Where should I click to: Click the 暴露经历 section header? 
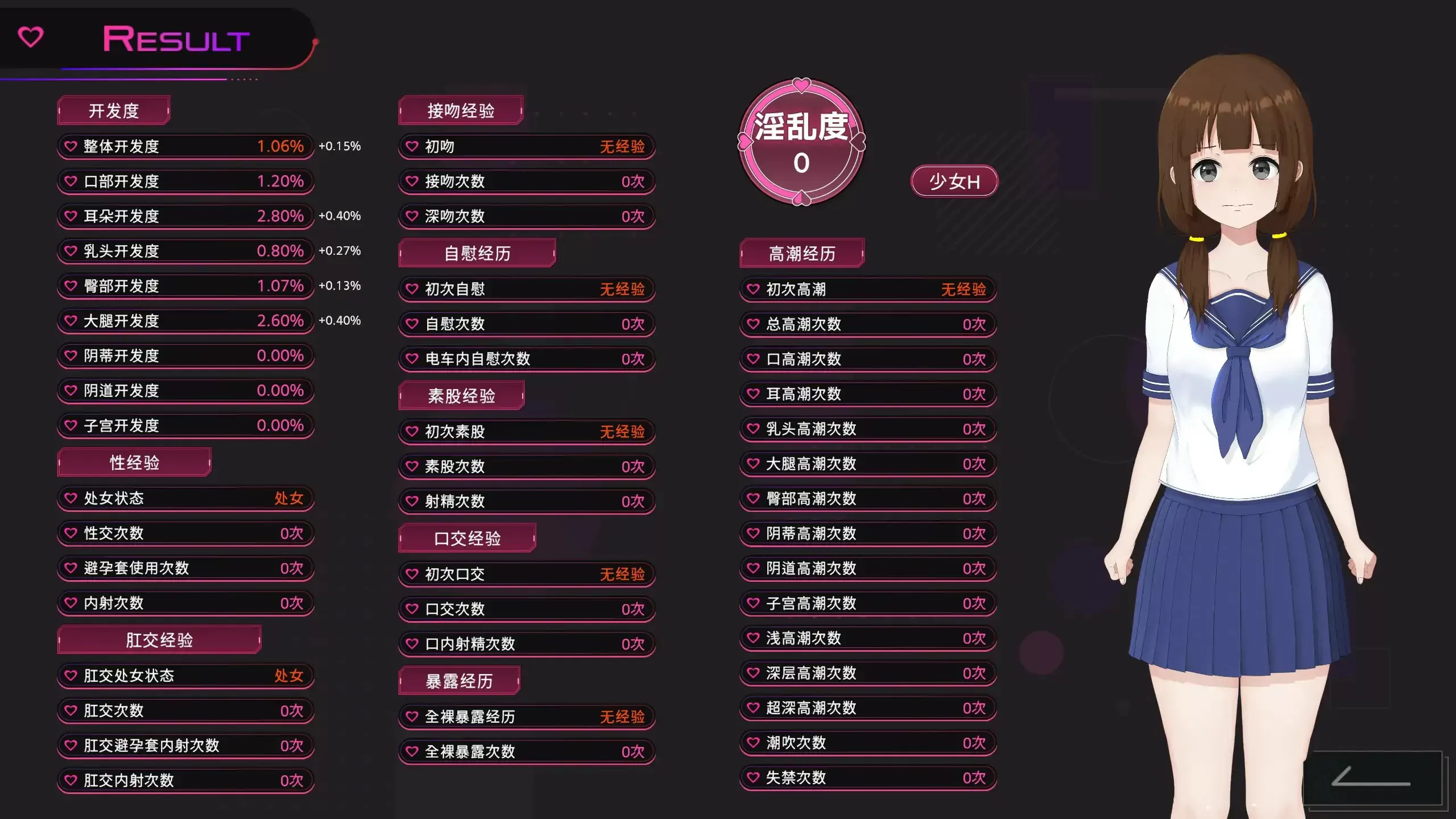[460, 680]
